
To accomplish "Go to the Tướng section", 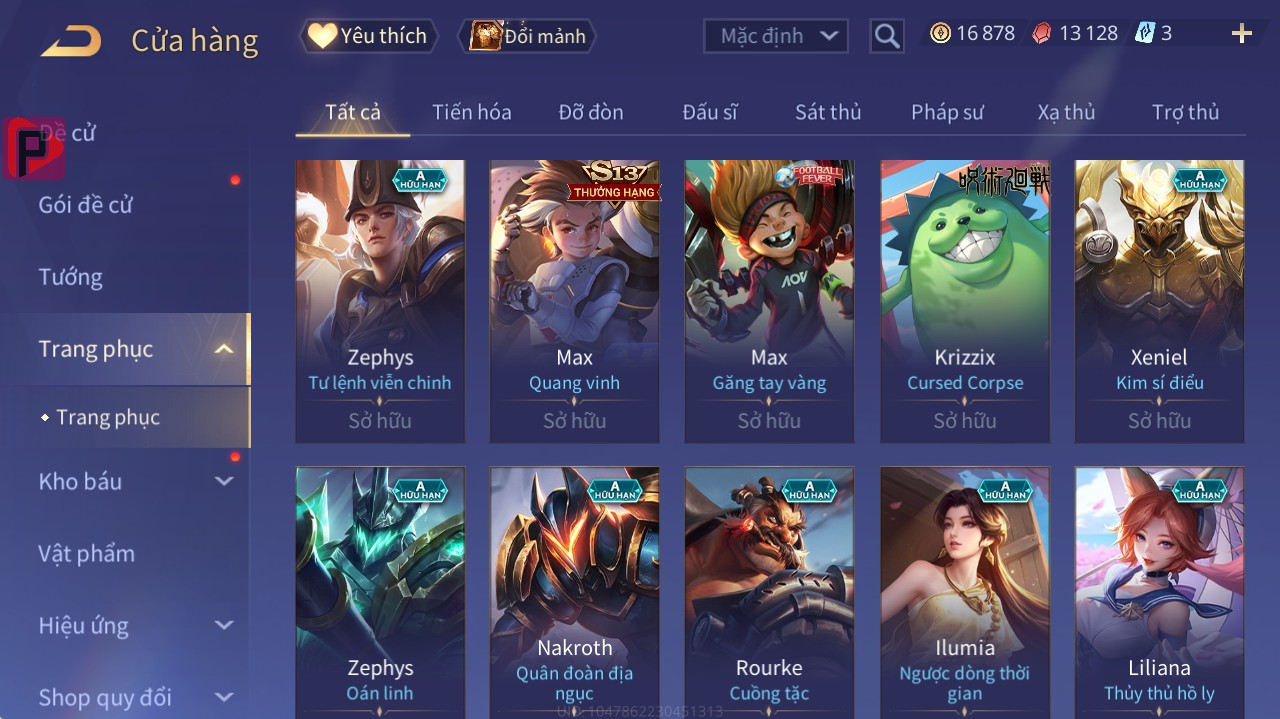I will point(71,277).
